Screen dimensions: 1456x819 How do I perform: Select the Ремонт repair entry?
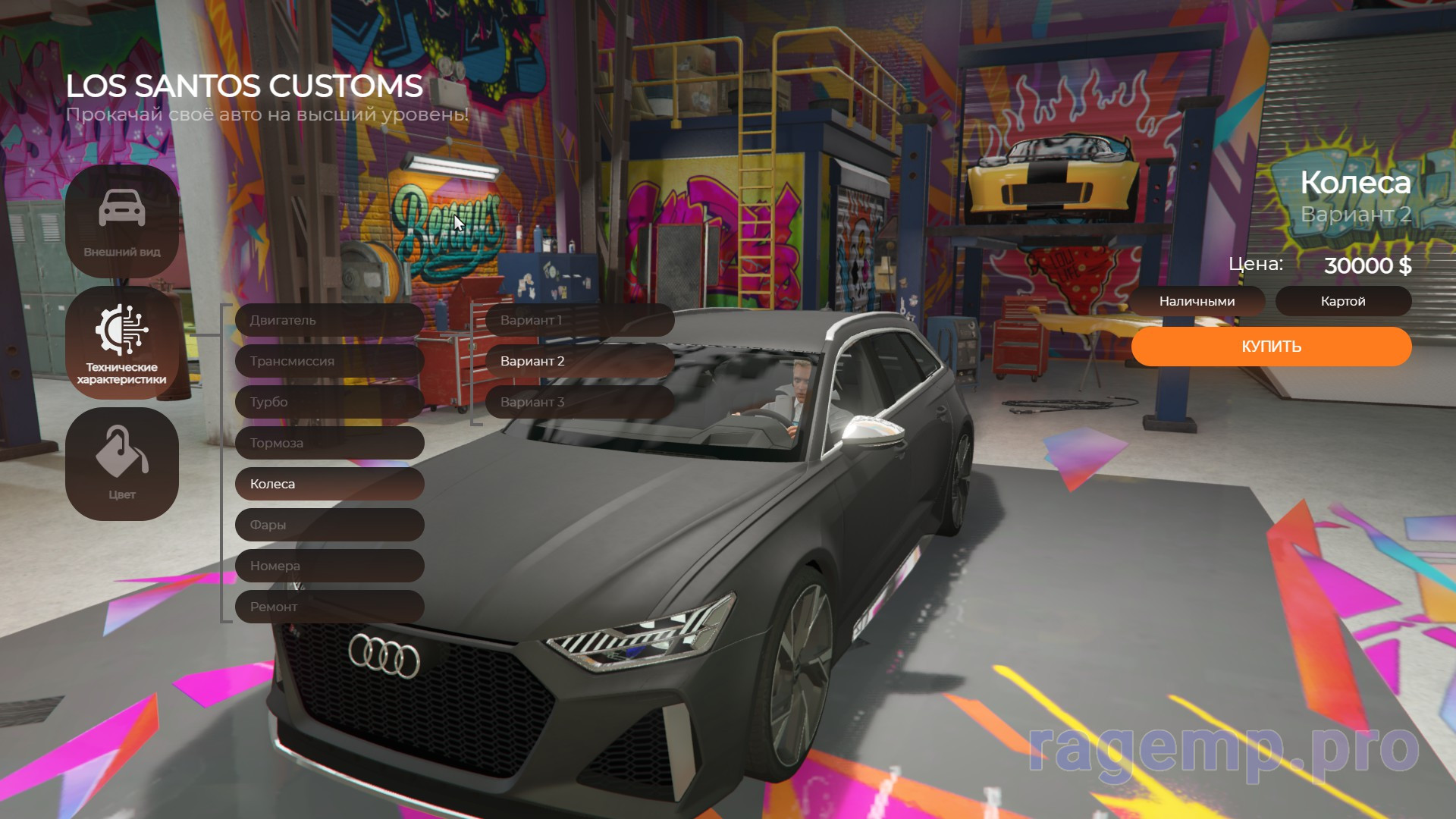[x=329, y=607]
